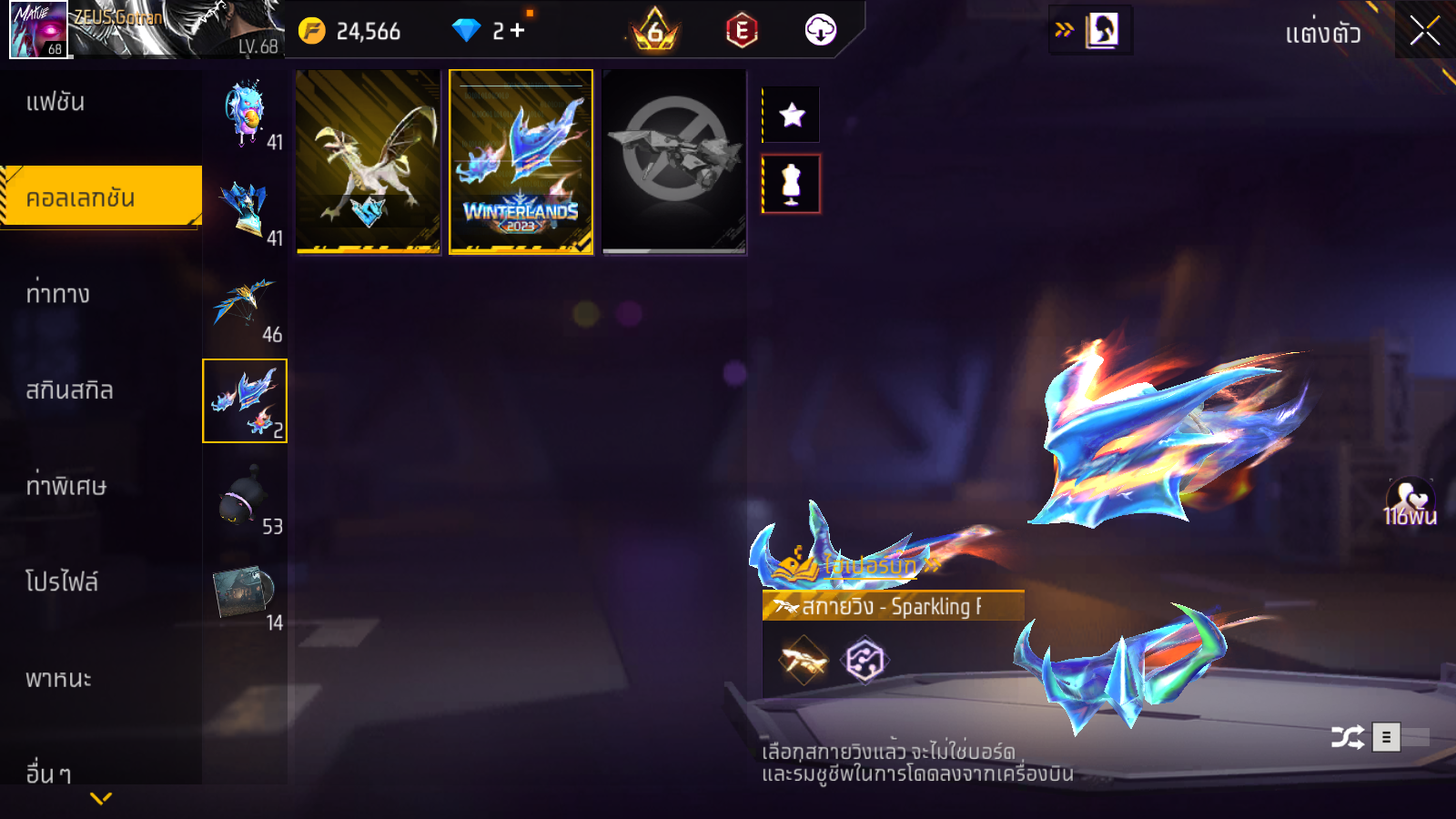
Task: Open the ท่าทาง emotes tab
Action: coord(57,294)
